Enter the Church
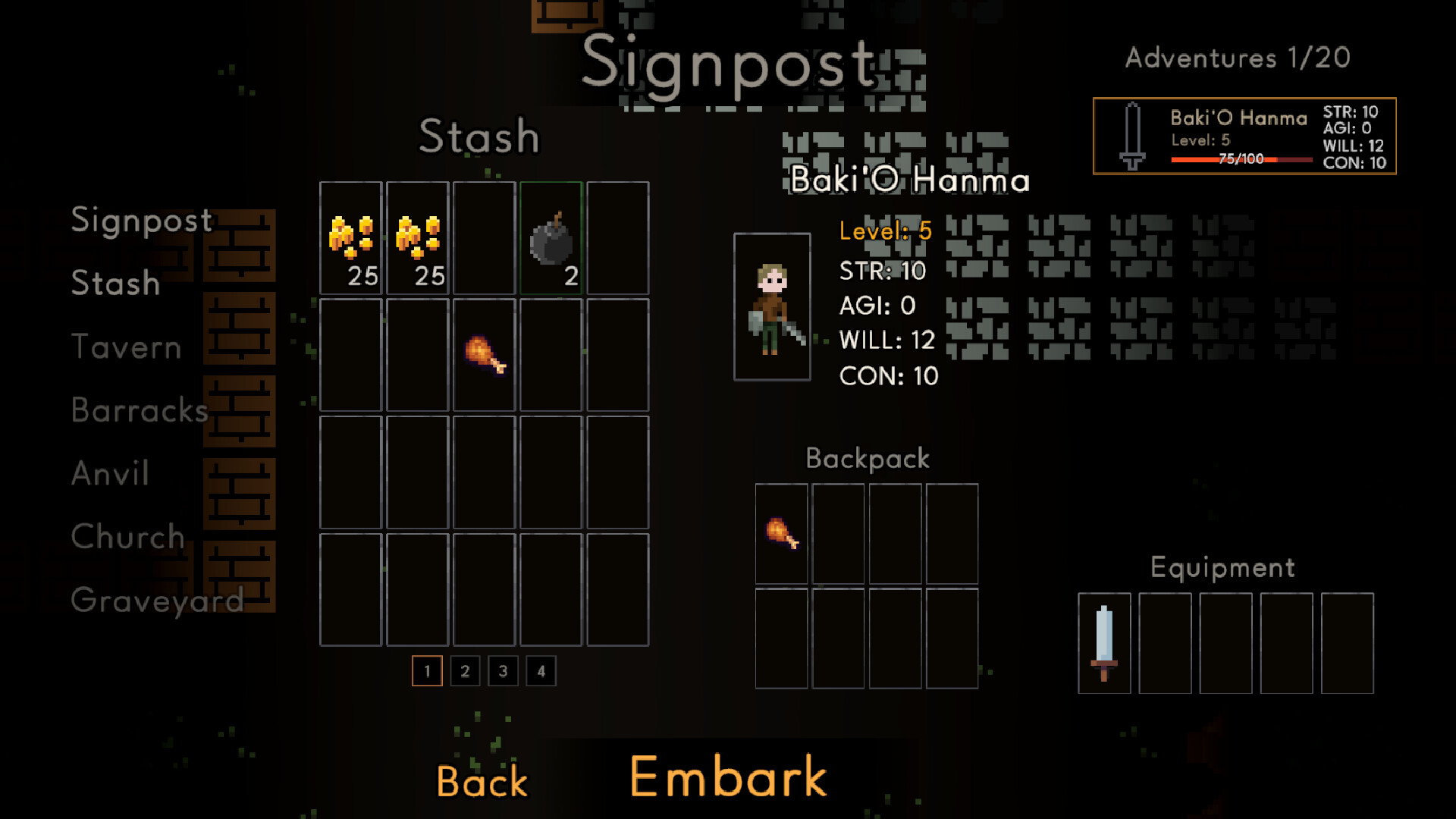Screen dimensions: 1456x819 pos(127,537)
